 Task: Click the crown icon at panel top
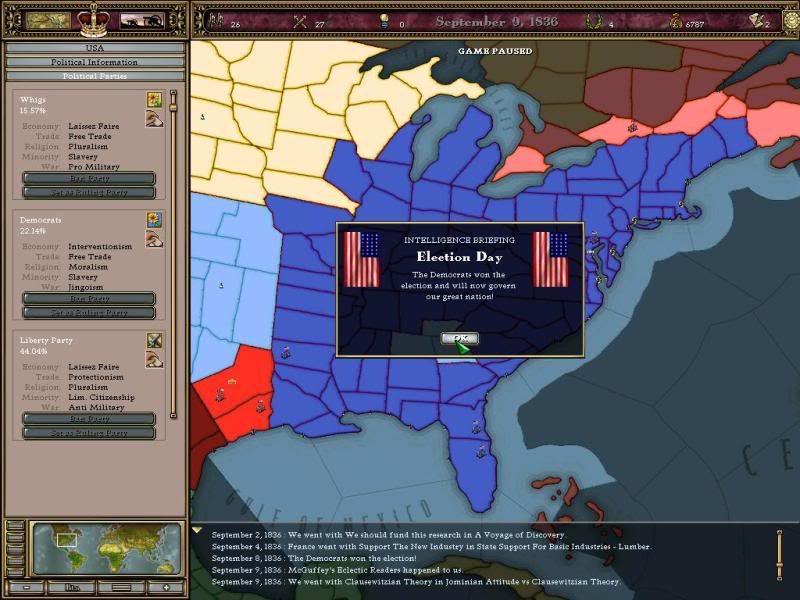click(92, 19)
